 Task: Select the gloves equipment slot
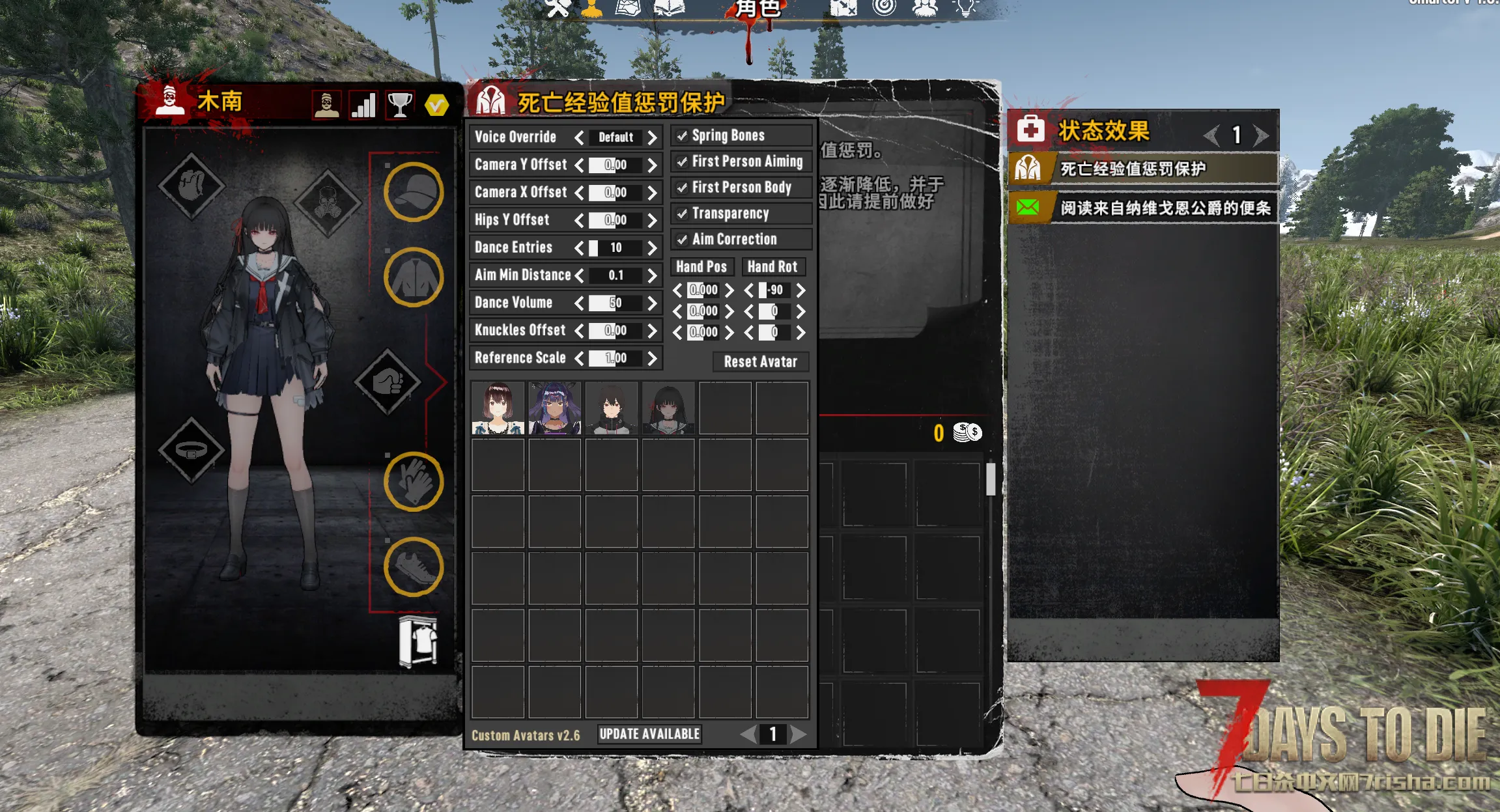414,482
